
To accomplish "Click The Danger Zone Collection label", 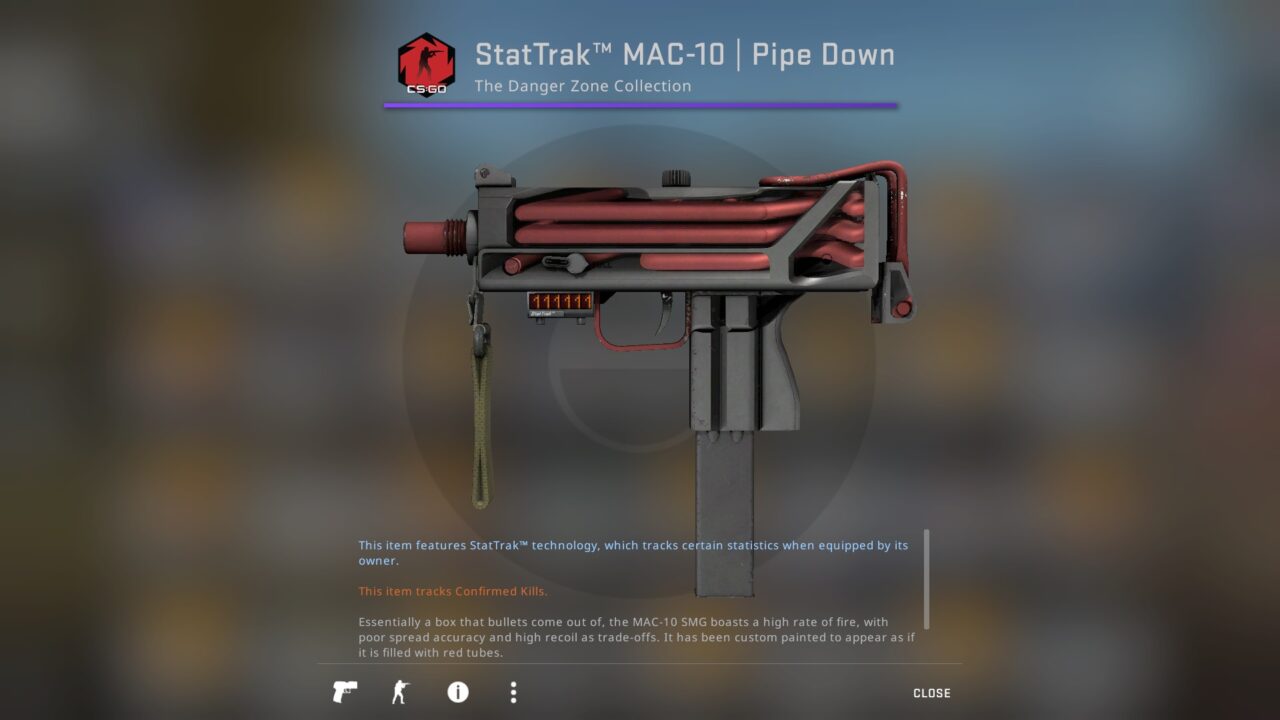I will 582,86.
